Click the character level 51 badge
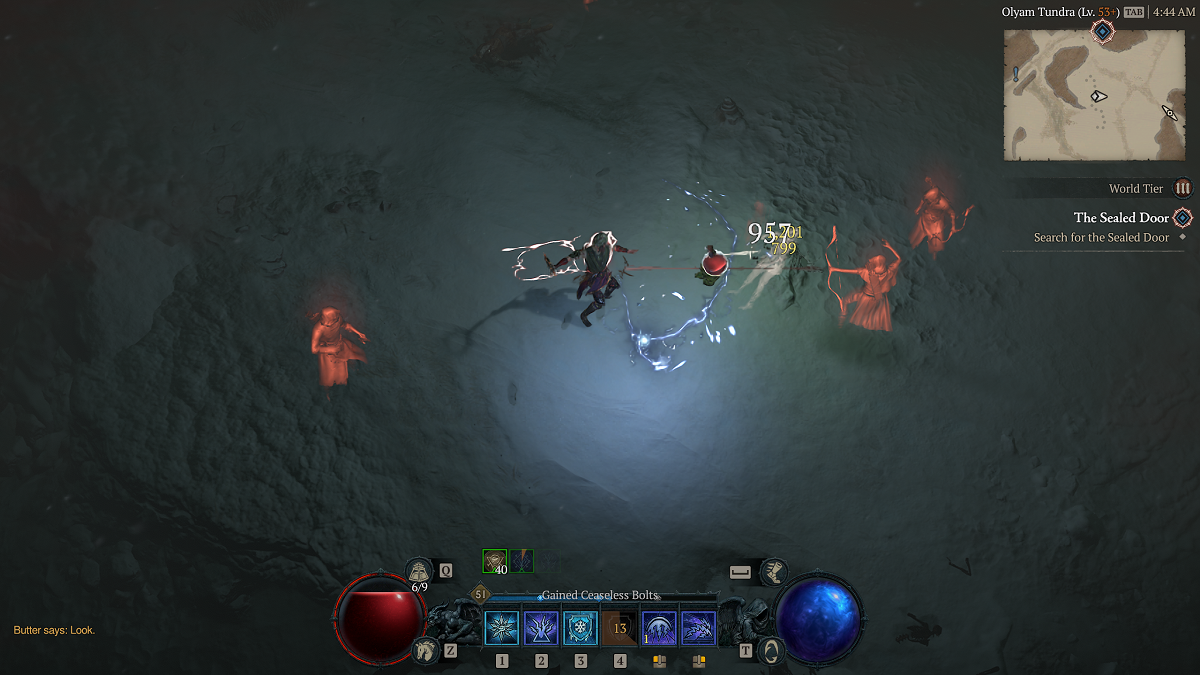This screenshot has height=675, width=1200. 480,594
